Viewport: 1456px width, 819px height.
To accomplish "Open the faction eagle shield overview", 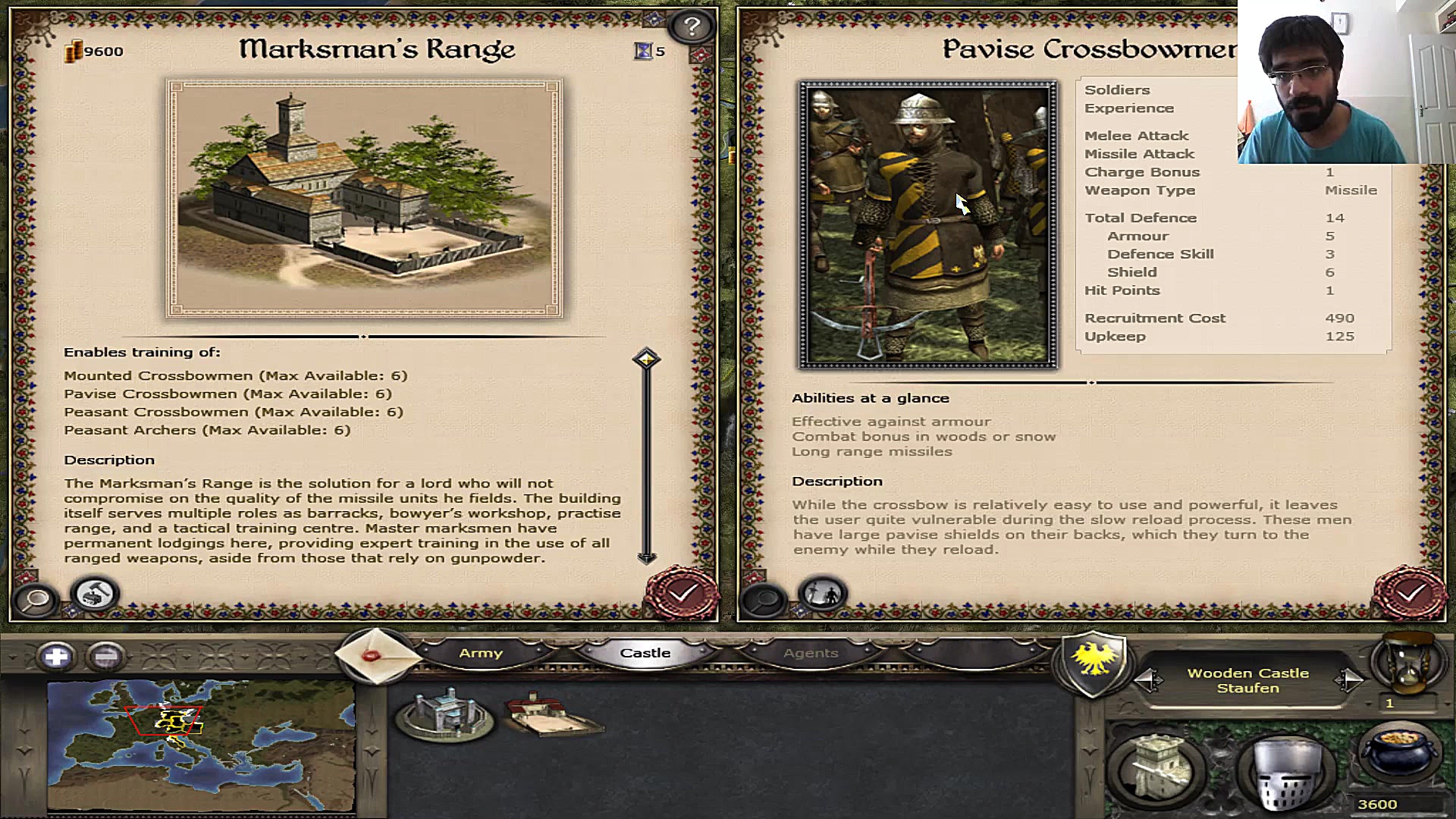I will 1094,662.
